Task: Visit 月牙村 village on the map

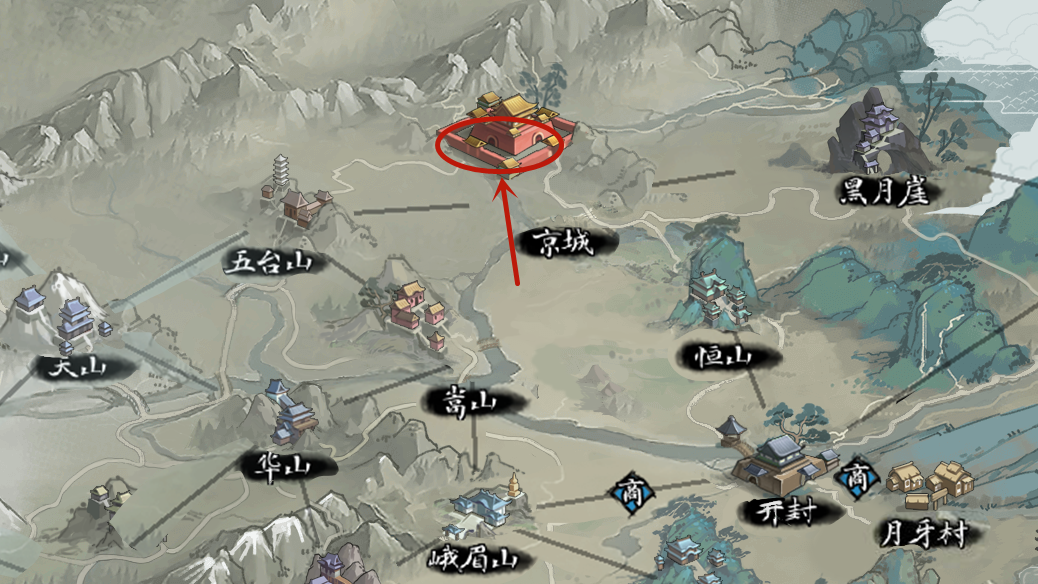Action: pos(927,485)
